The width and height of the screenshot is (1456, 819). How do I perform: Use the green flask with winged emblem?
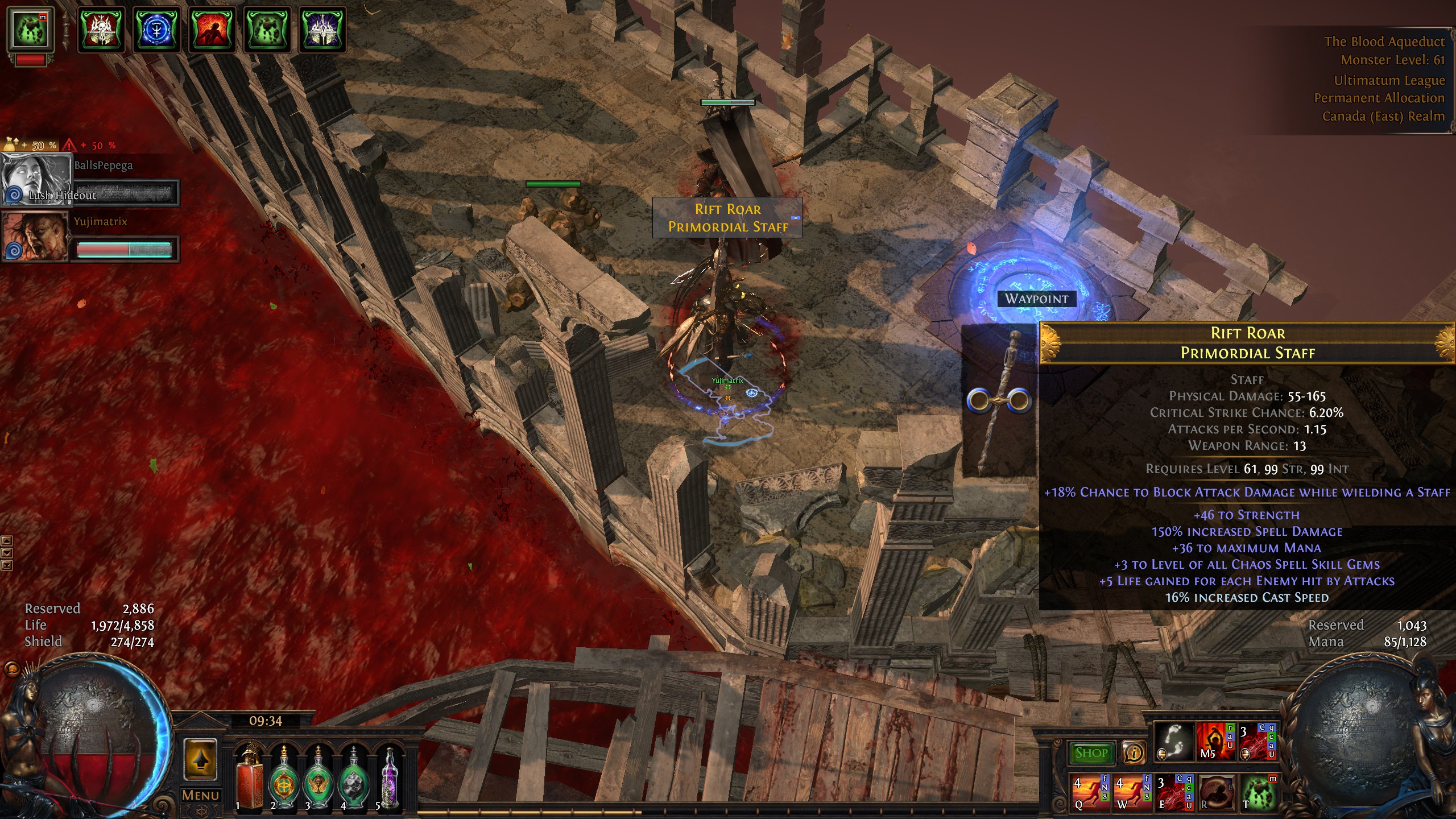coord(318,778)
